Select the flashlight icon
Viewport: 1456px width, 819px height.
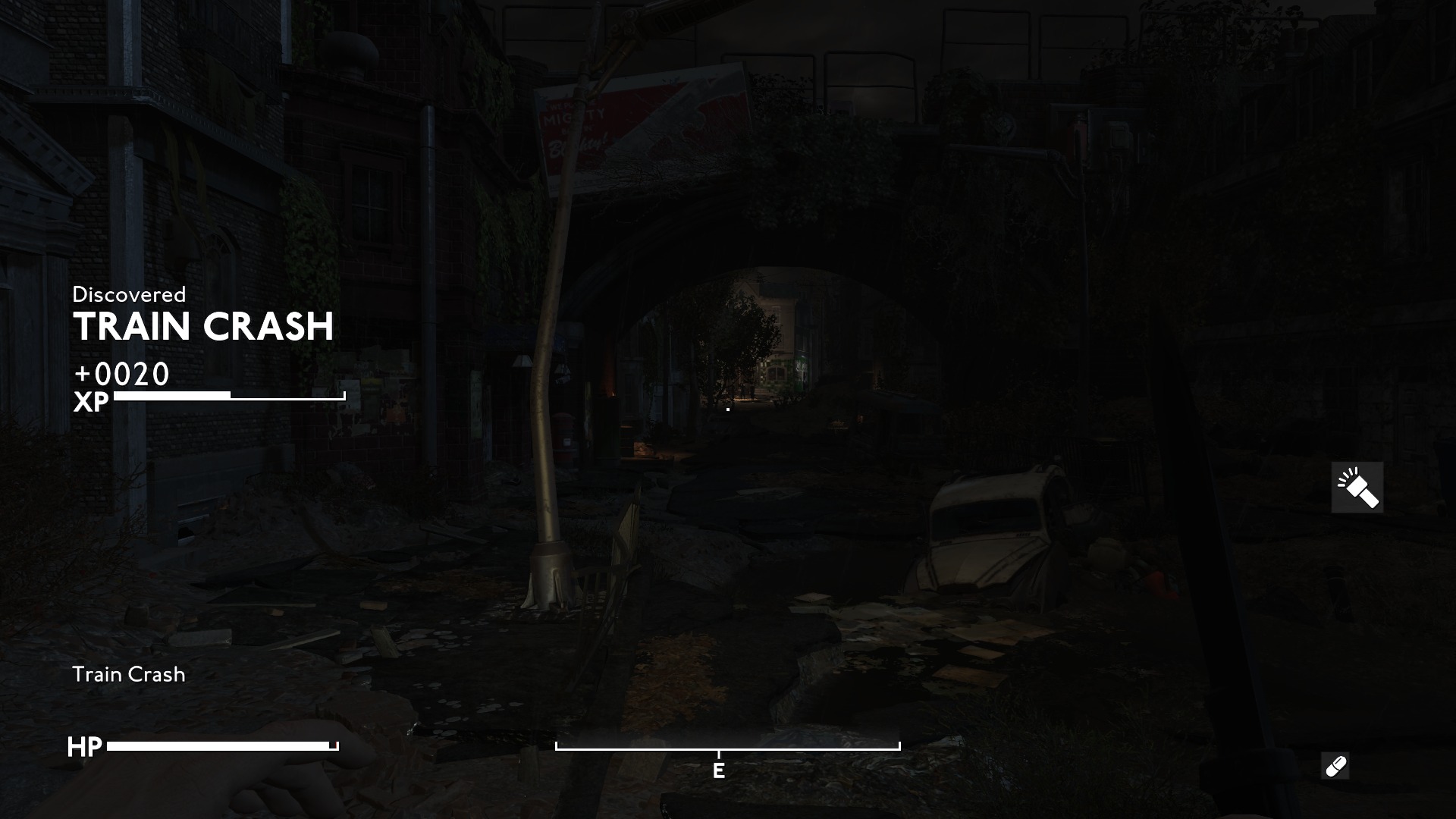tap(1357, 488)
